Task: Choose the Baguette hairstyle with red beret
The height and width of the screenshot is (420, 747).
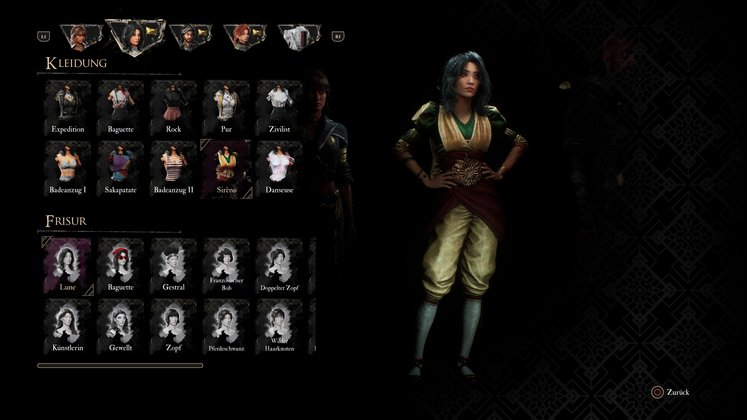Action: pos(121,267)
